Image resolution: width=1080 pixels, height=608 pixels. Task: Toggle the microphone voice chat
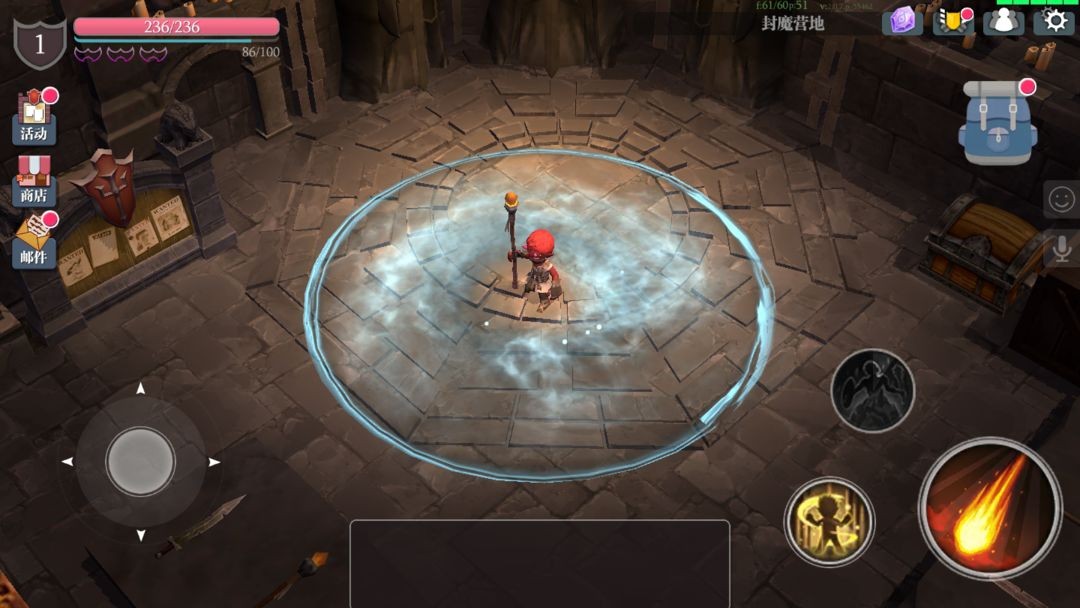coord(1060,248)
